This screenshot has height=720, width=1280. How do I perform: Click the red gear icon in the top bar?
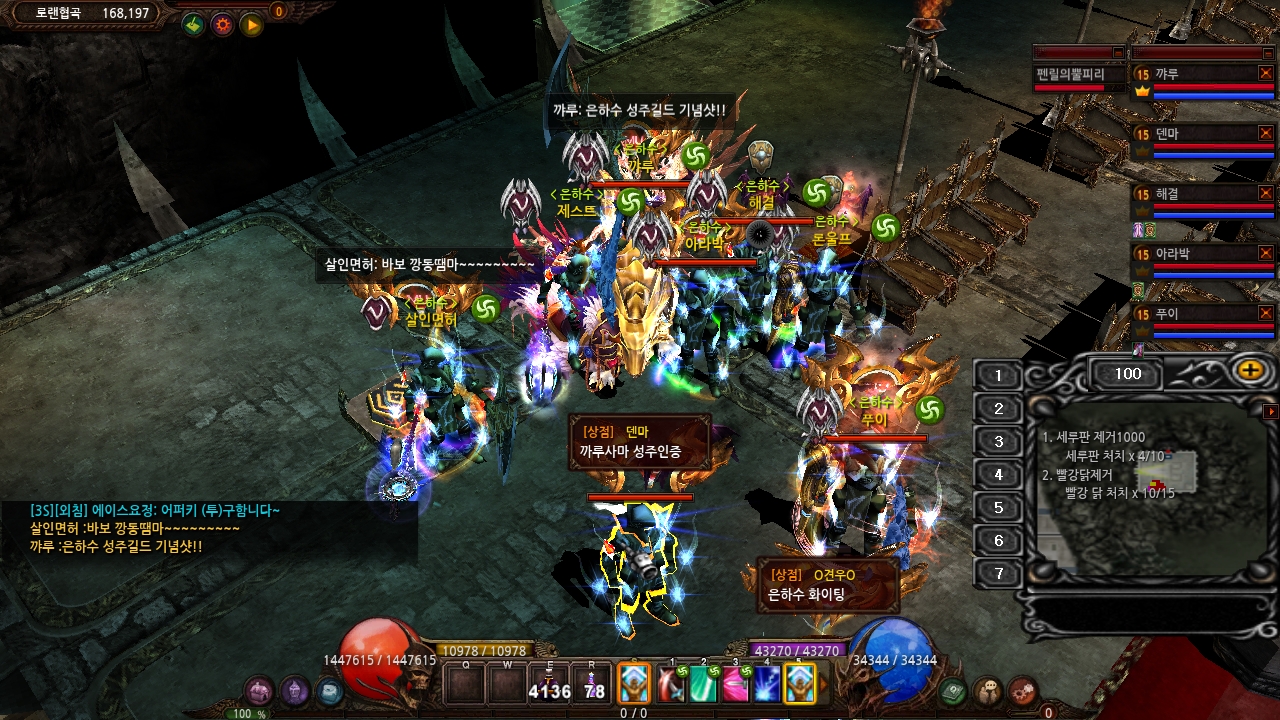click(x=222, y=24)
